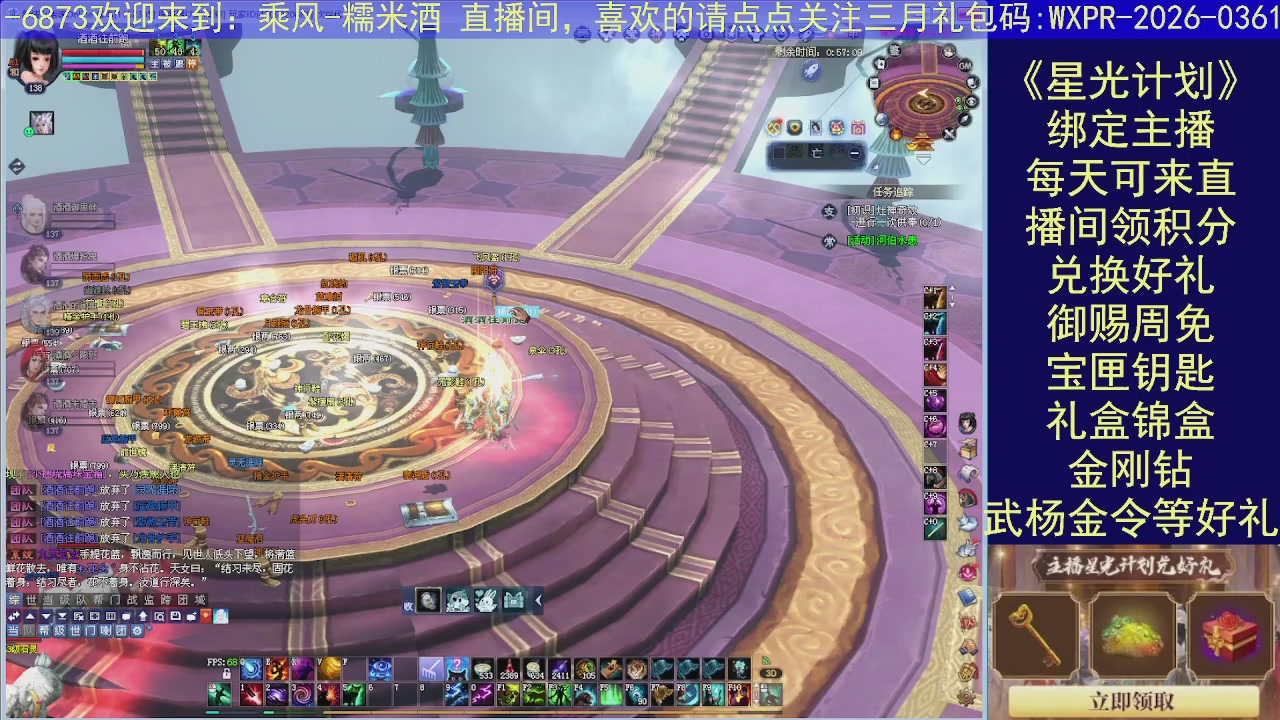Screen dimensions: 1280x720
Task: Toggle the 亡 display filter button
Action: (817, 152)
